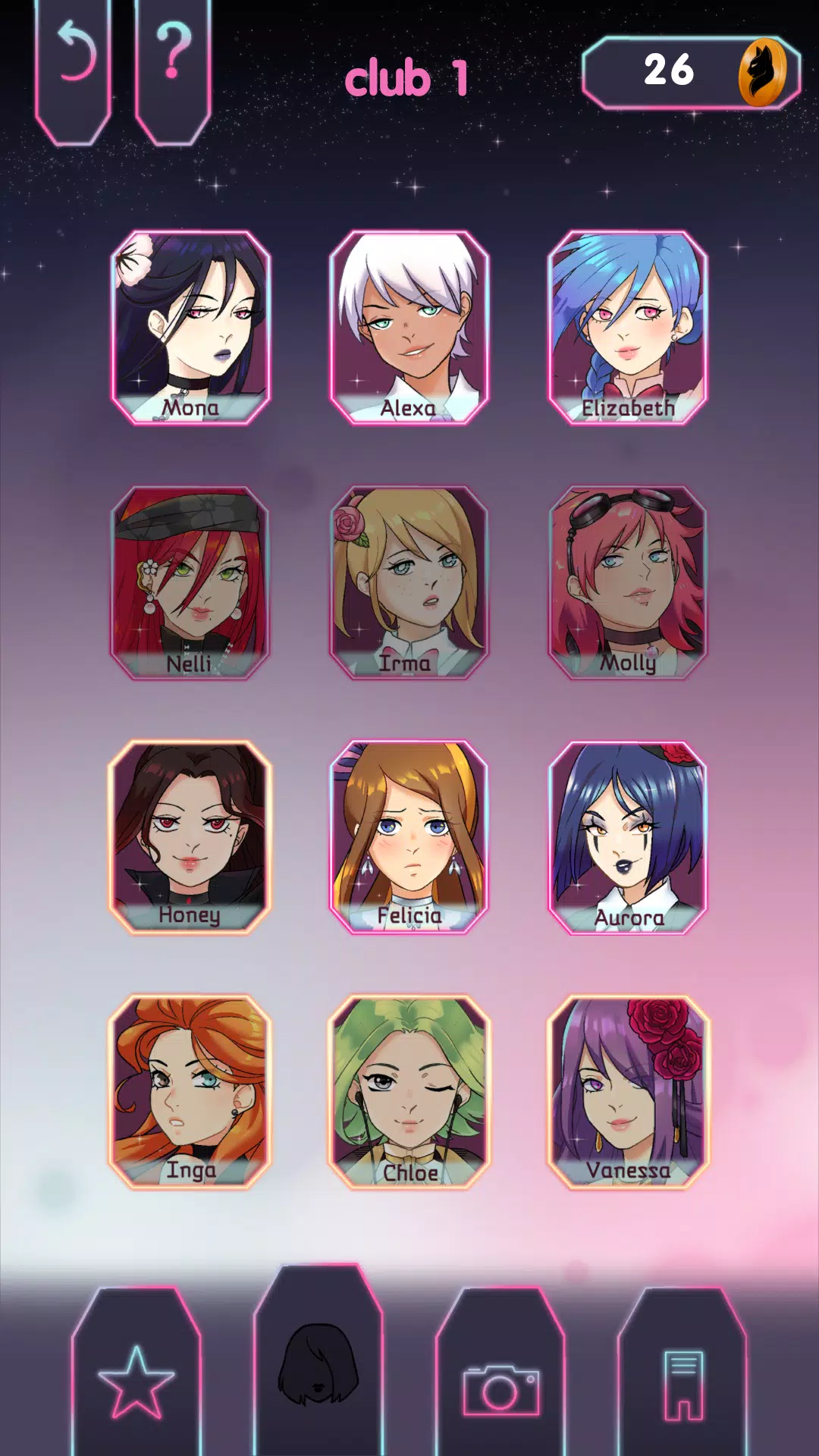Open the girl silhouette characters tab

pyautogui.click(x=318, y=1365)
